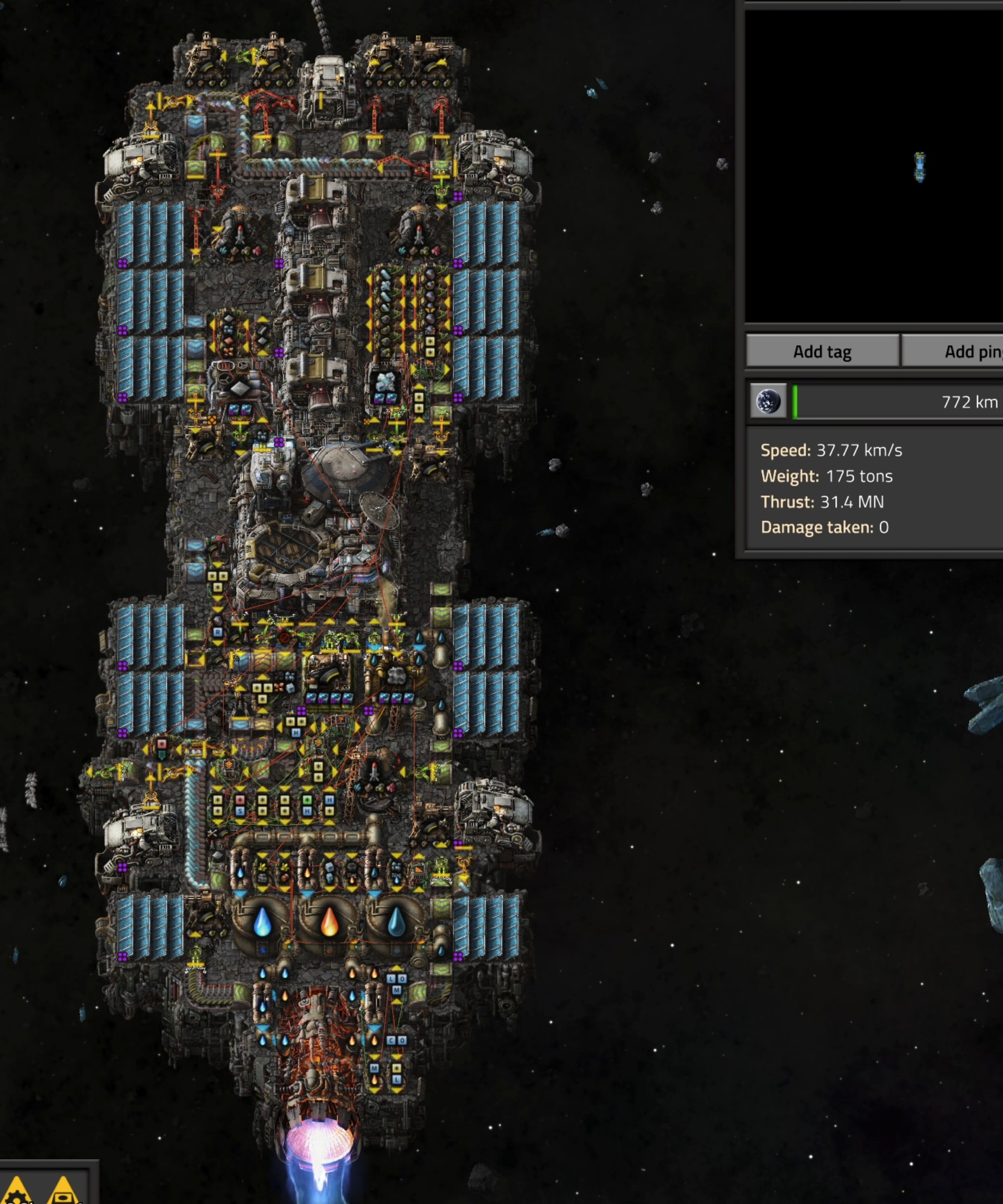Open the minimap showing the platform

874,166
